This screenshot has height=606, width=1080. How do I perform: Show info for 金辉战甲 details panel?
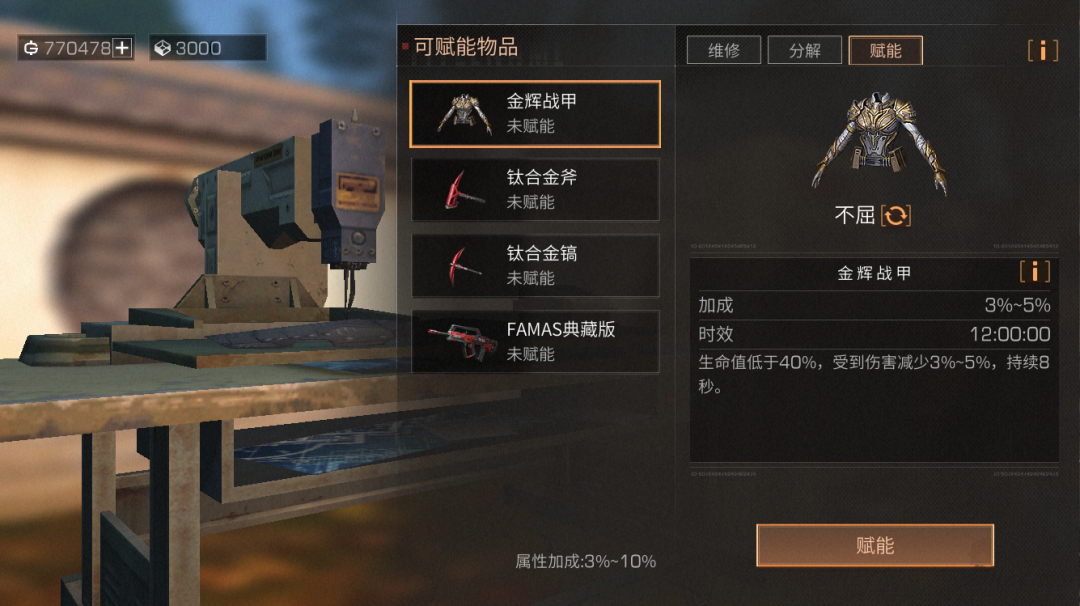click(x=1034, y=272)
